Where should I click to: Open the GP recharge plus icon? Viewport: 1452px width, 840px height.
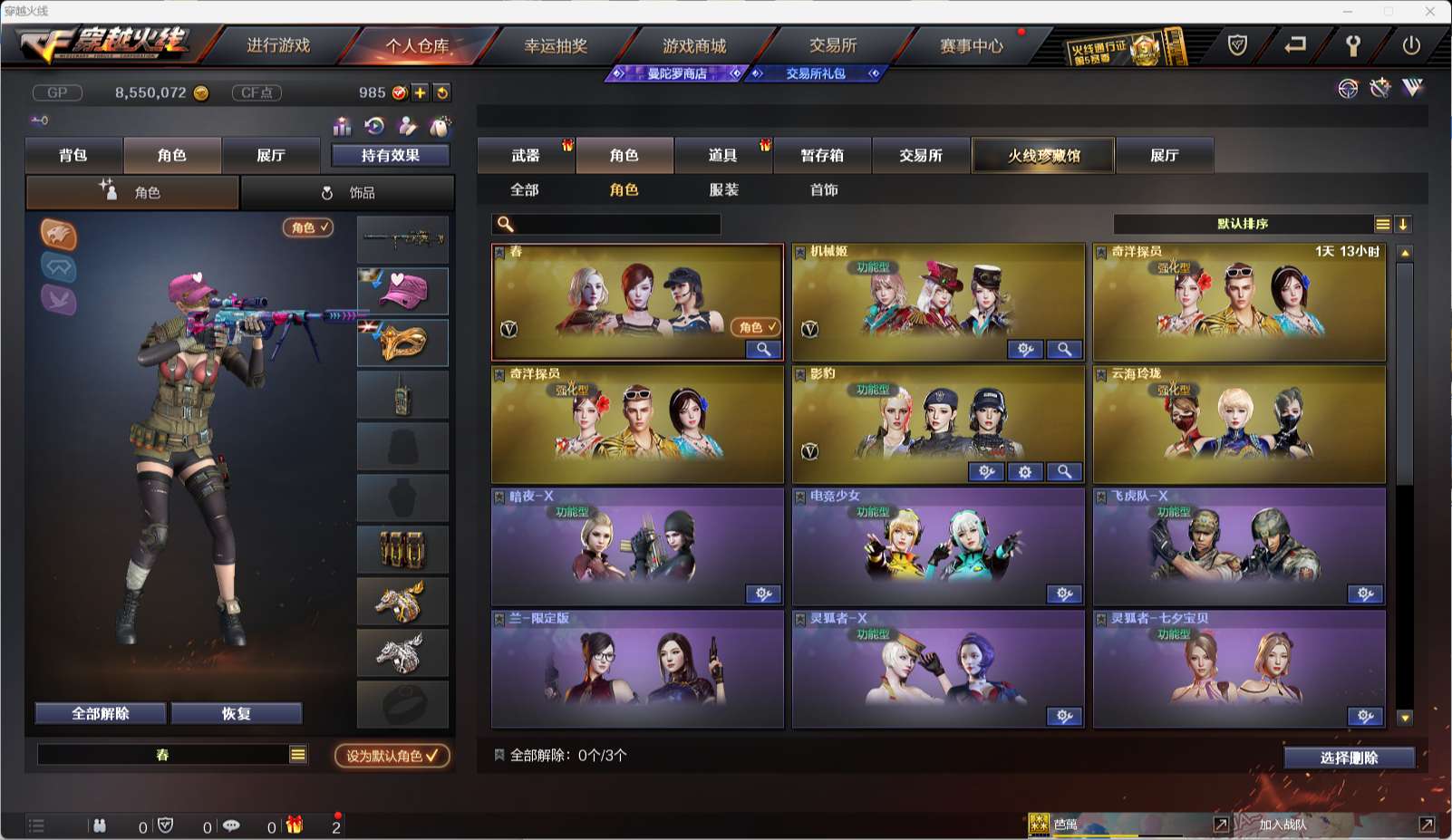coord(421,92)
